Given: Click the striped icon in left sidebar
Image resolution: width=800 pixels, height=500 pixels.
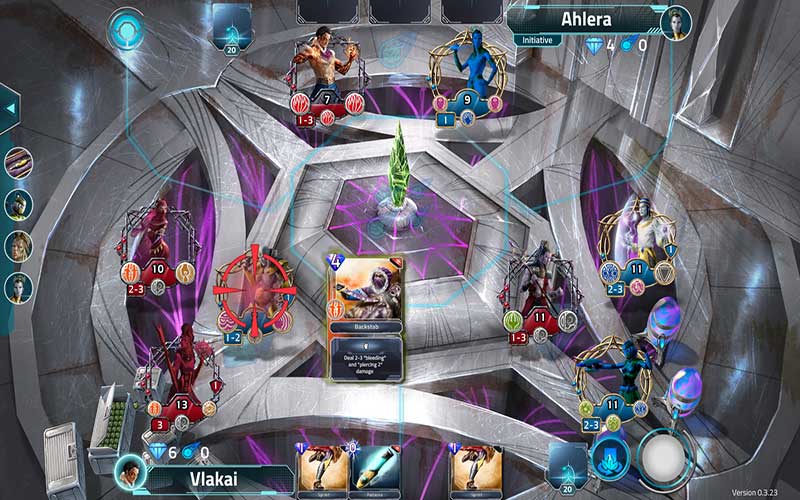Looking at the screenshot, I should 18,162.
